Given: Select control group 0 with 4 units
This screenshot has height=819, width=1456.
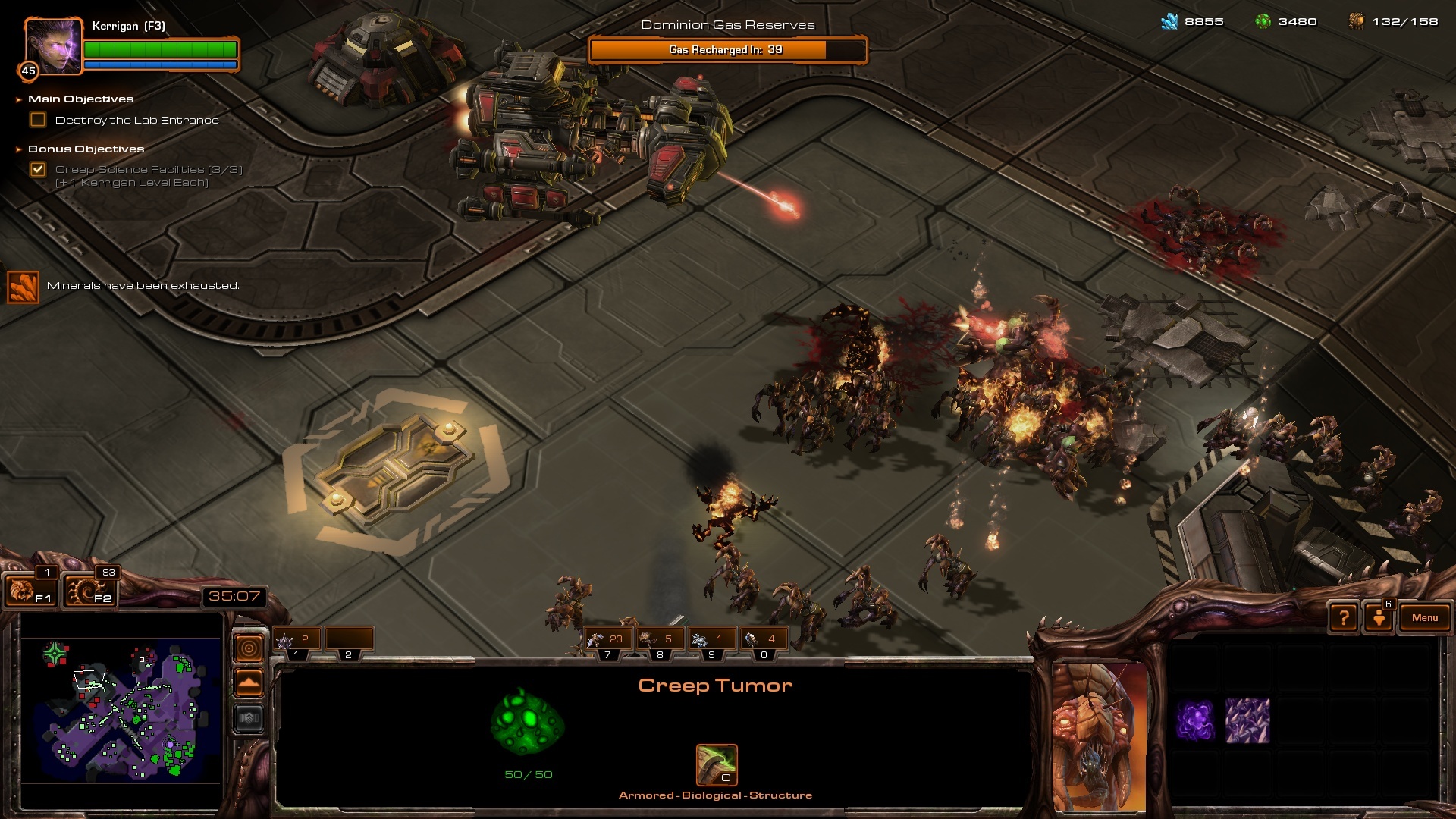Looking at the screenshot, I should [x=763, y=641].
